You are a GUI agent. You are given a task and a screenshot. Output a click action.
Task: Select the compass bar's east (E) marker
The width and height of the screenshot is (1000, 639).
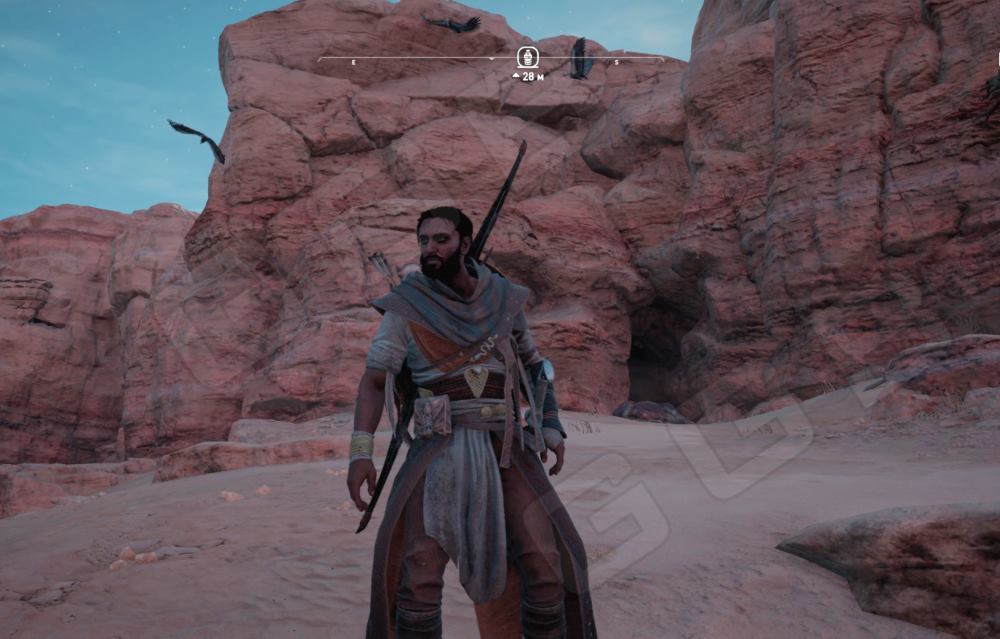(x=353, y=62)
